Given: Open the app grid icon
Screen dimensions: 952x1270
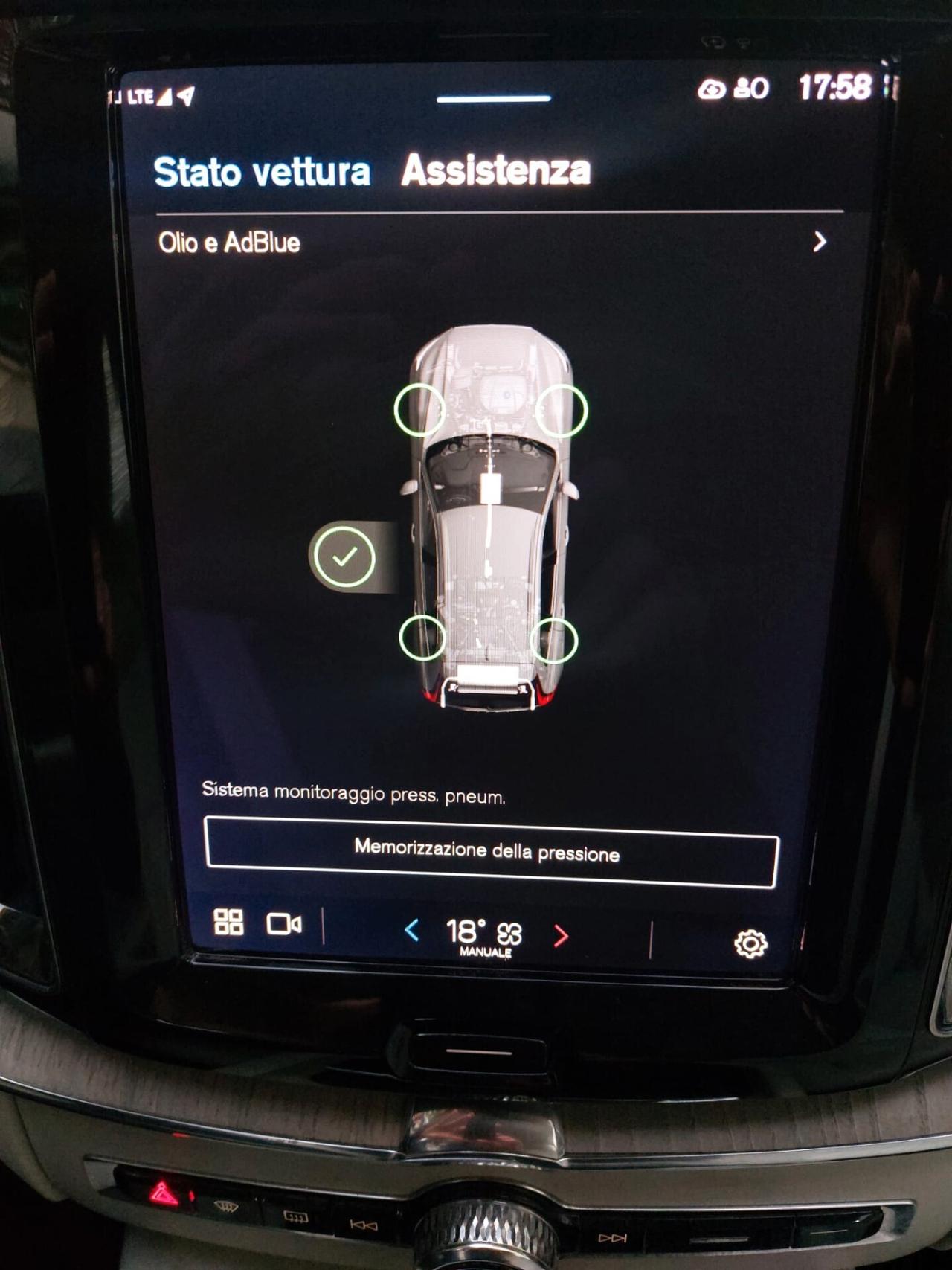Looking at the screenshot, I should (x=228, y=922).
